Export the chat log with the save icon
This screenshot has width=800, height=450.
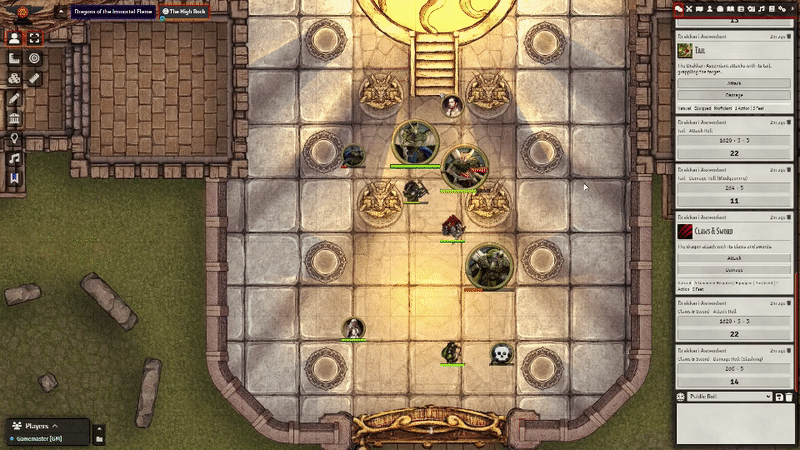(779, 397)
